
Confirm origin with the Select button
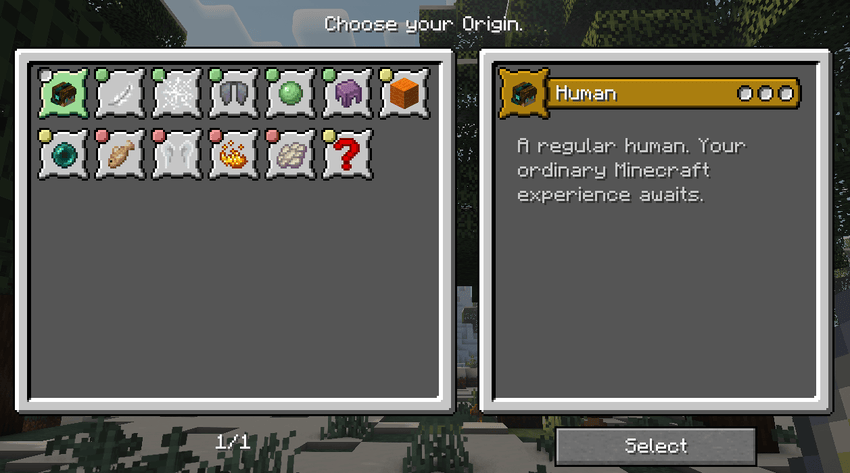tap(655, 446)
